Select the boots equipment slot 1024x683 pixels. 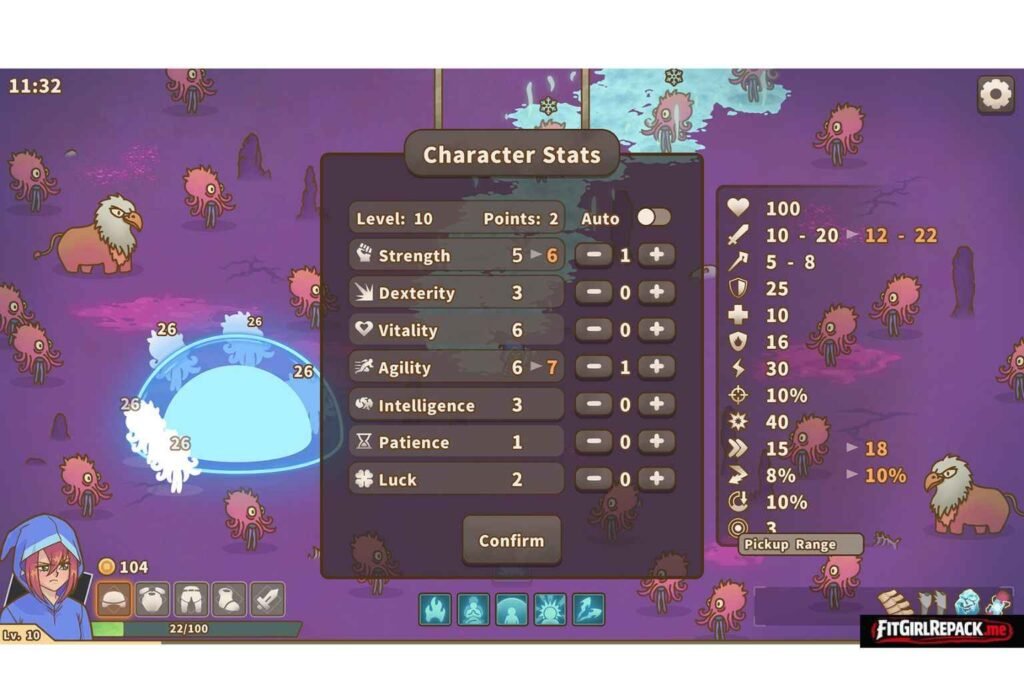pos(229,600)
